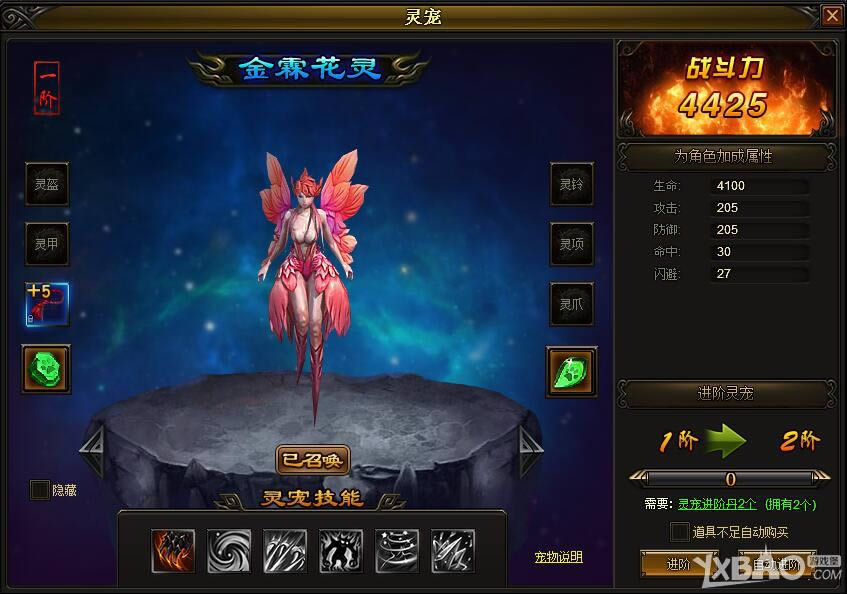847x594 pixels.
Task: Open the 宠物说明 pet description link
Action: tap(558, 557)
